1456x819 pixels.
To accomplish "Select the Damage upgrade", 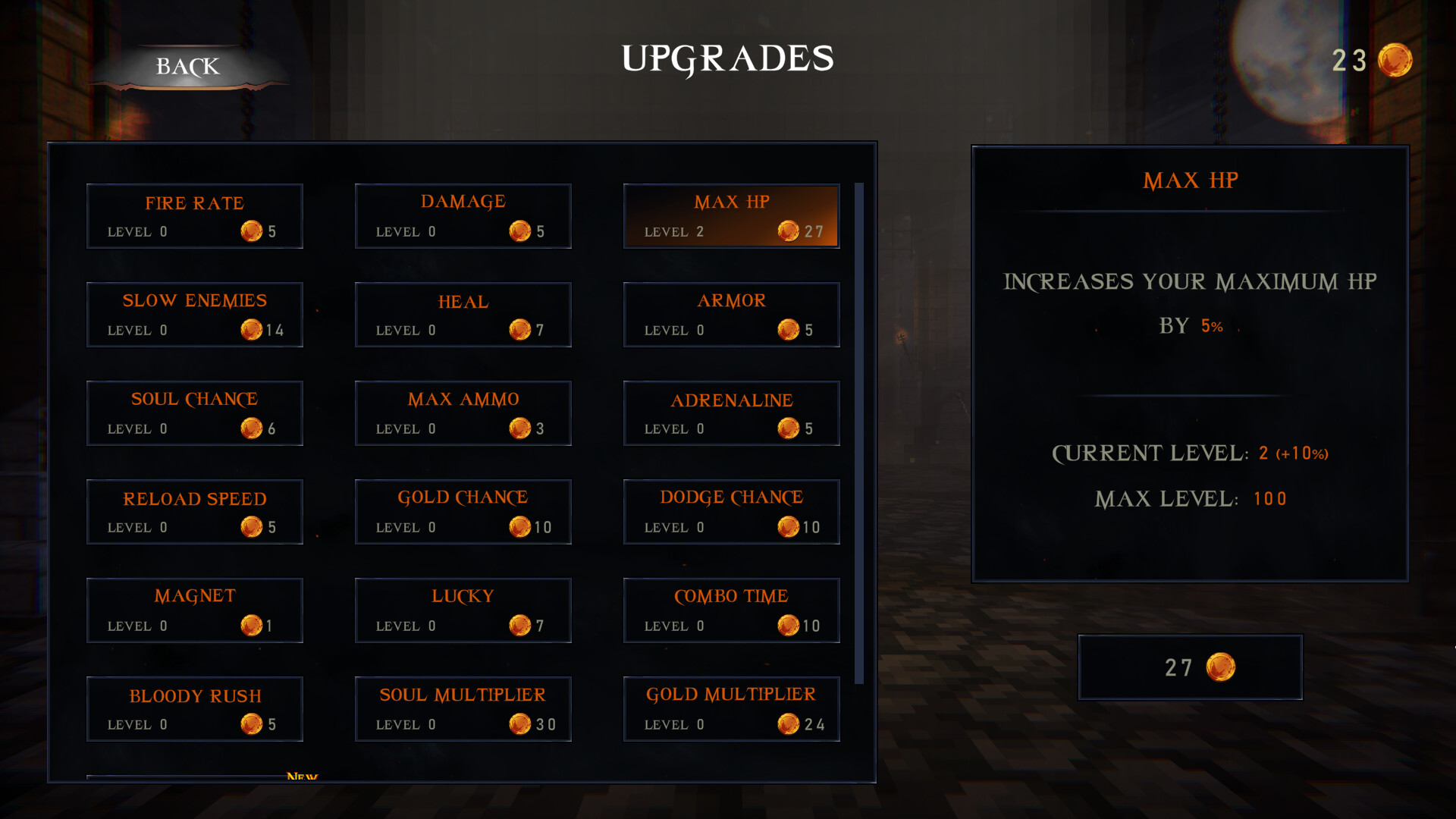I will click(463, 216).
